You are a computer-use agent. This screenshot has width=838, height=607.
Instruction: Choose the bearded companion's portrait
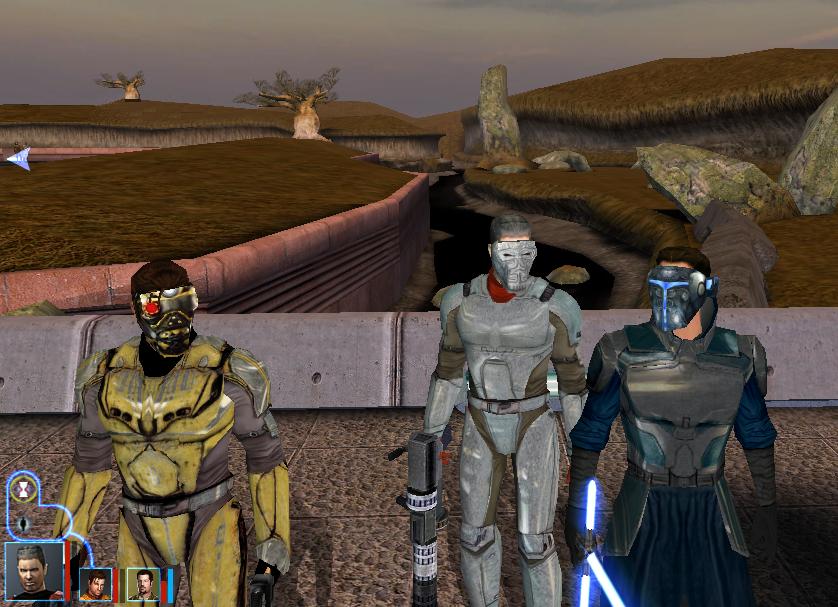tap(143, 583)
